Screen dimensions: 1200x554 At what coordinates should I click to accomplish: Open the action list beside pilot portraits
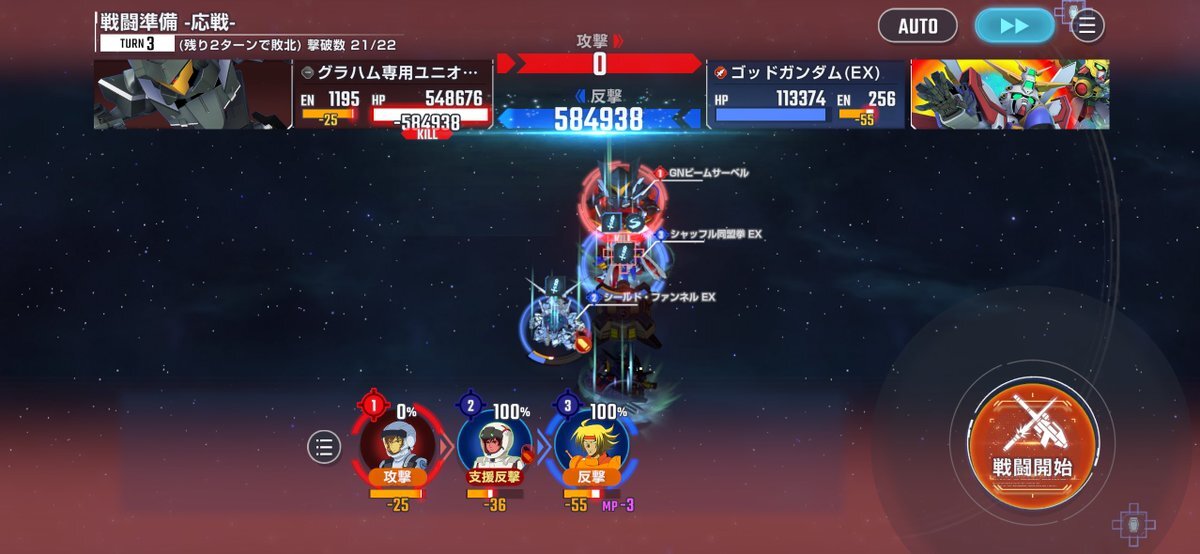(x=324, y=447)
